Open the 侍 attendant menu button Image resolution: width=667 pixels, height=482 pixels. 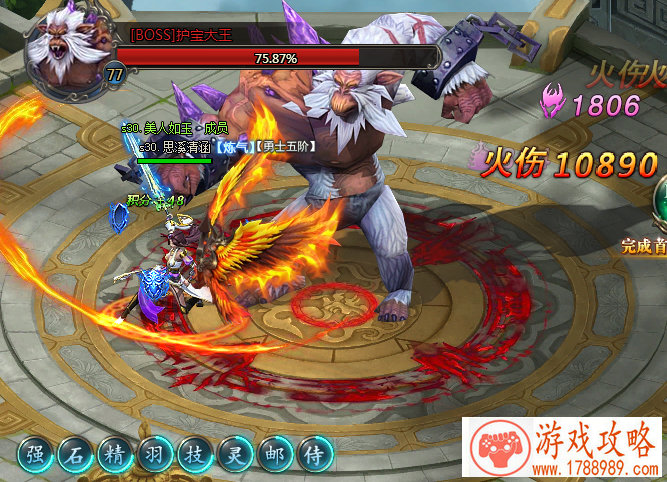click(x=314, y=456)
